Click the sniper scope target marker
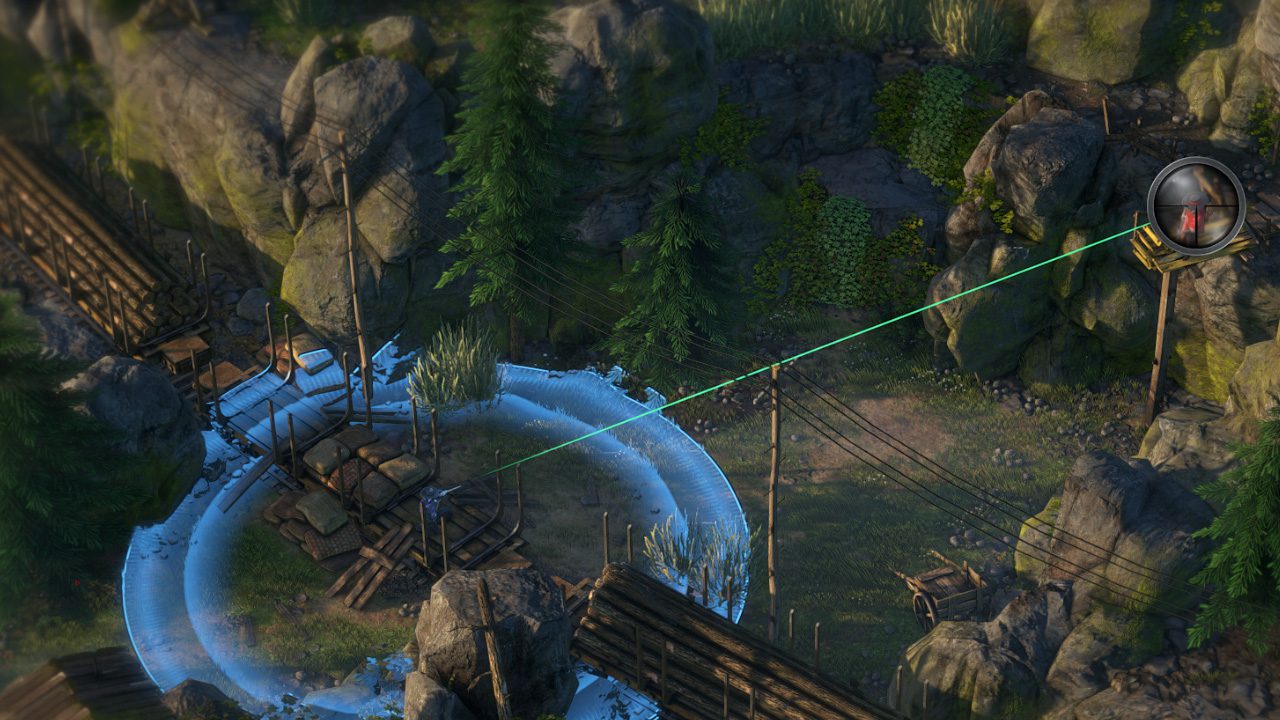1280x720 pixels. 1195,206
